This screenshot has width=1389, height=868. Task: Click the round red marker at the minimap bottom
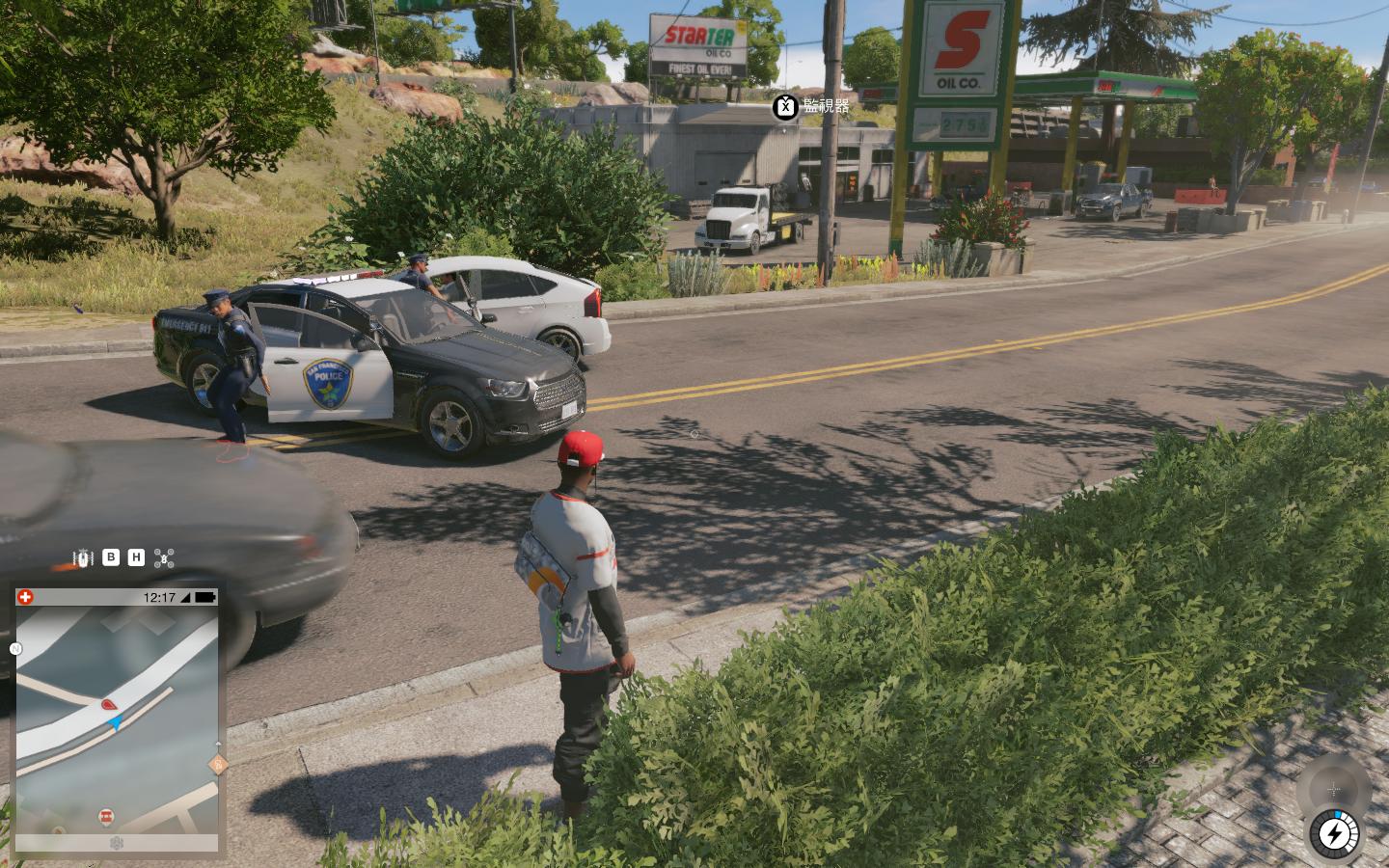point(105,816)
